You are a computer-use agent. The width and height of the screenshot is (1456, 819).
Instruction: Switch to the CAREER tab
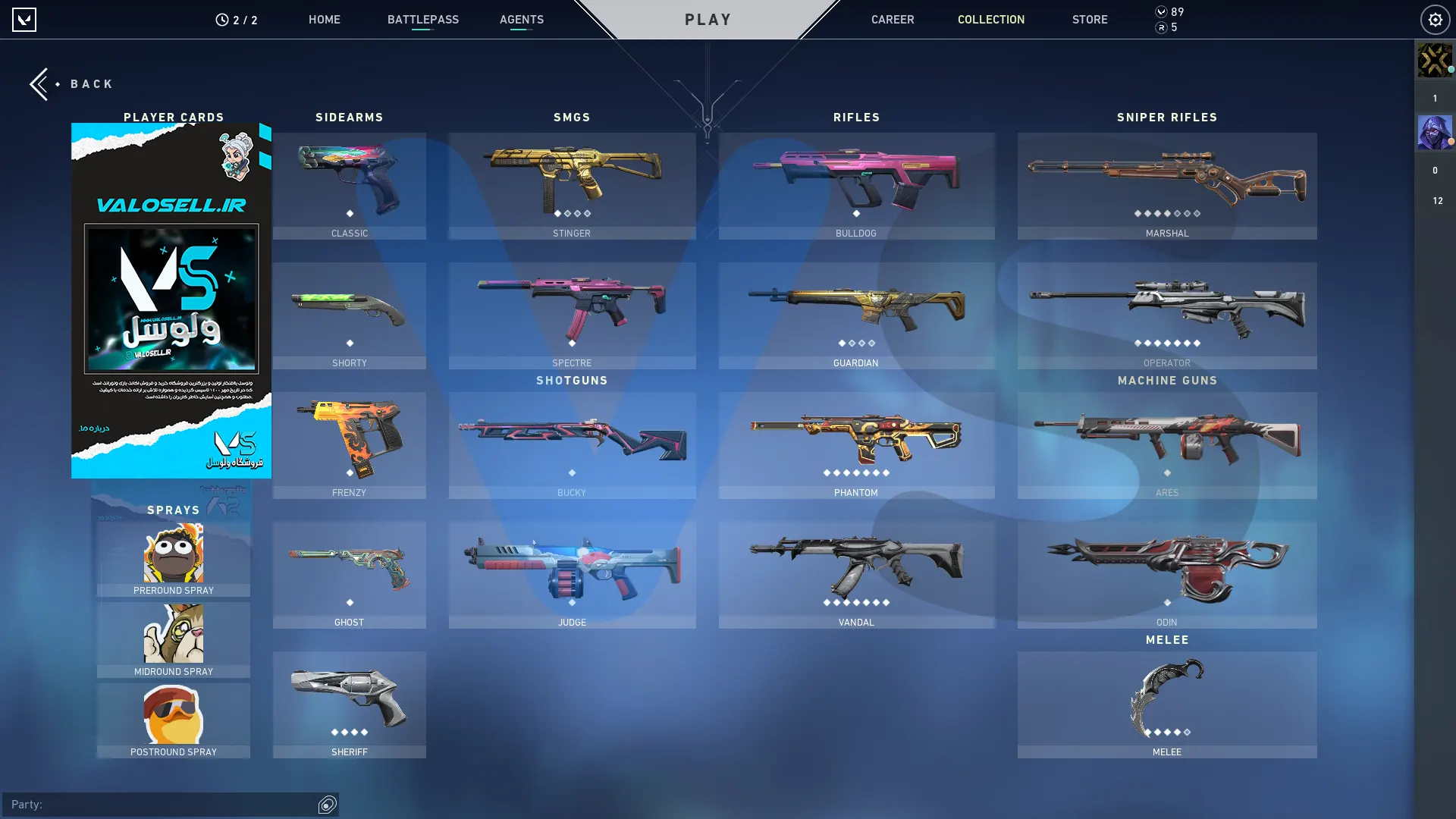tap(892, 20)
